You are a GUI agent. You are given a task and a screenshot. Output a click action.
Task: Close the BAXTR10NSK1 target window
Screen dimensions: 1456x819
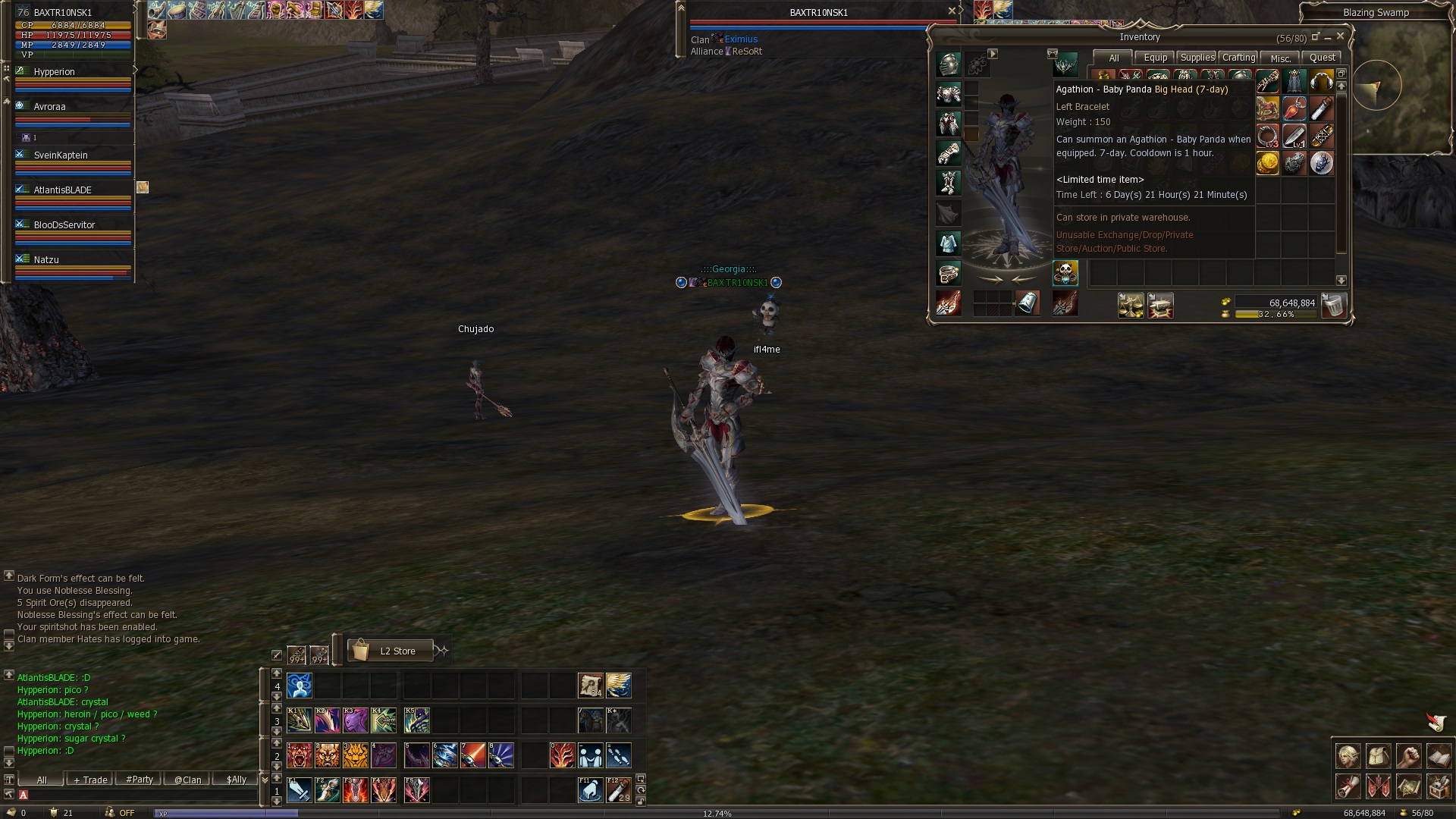pos(952,11)
